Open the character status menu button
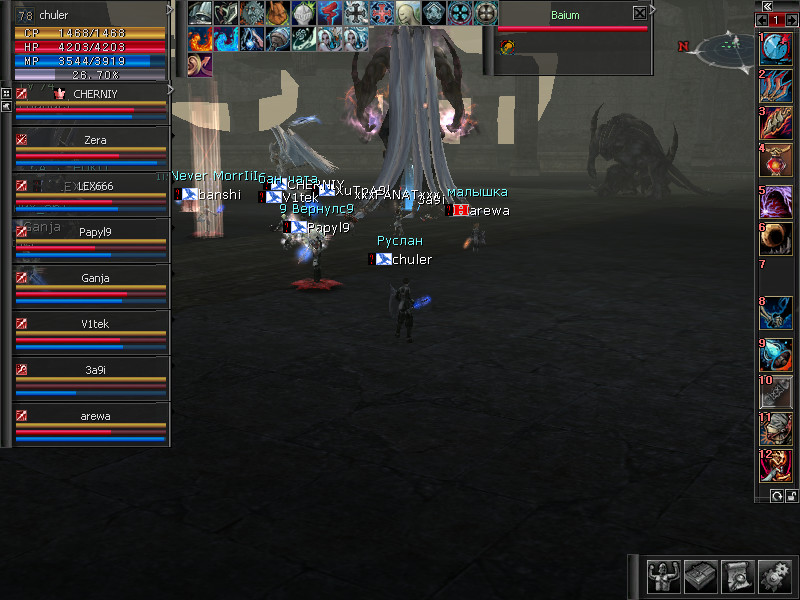The height and width of the screenshot is (600, 800). [661, 575]
